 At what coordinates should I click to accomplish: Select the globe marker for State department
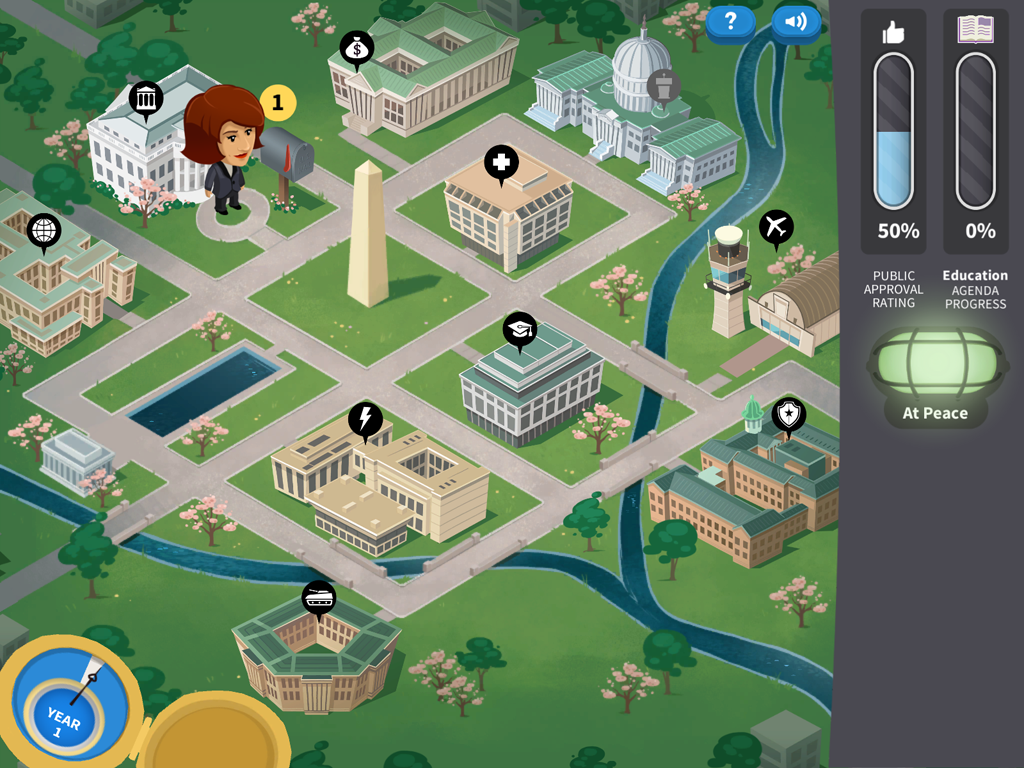pos(44,231)
